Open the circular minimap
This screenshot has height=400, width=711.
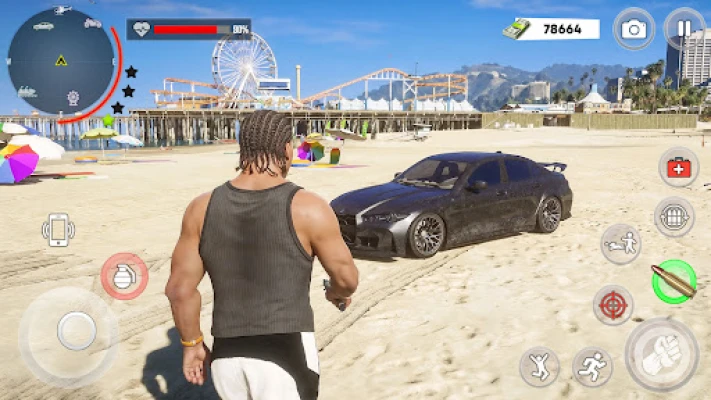(61, 62)
